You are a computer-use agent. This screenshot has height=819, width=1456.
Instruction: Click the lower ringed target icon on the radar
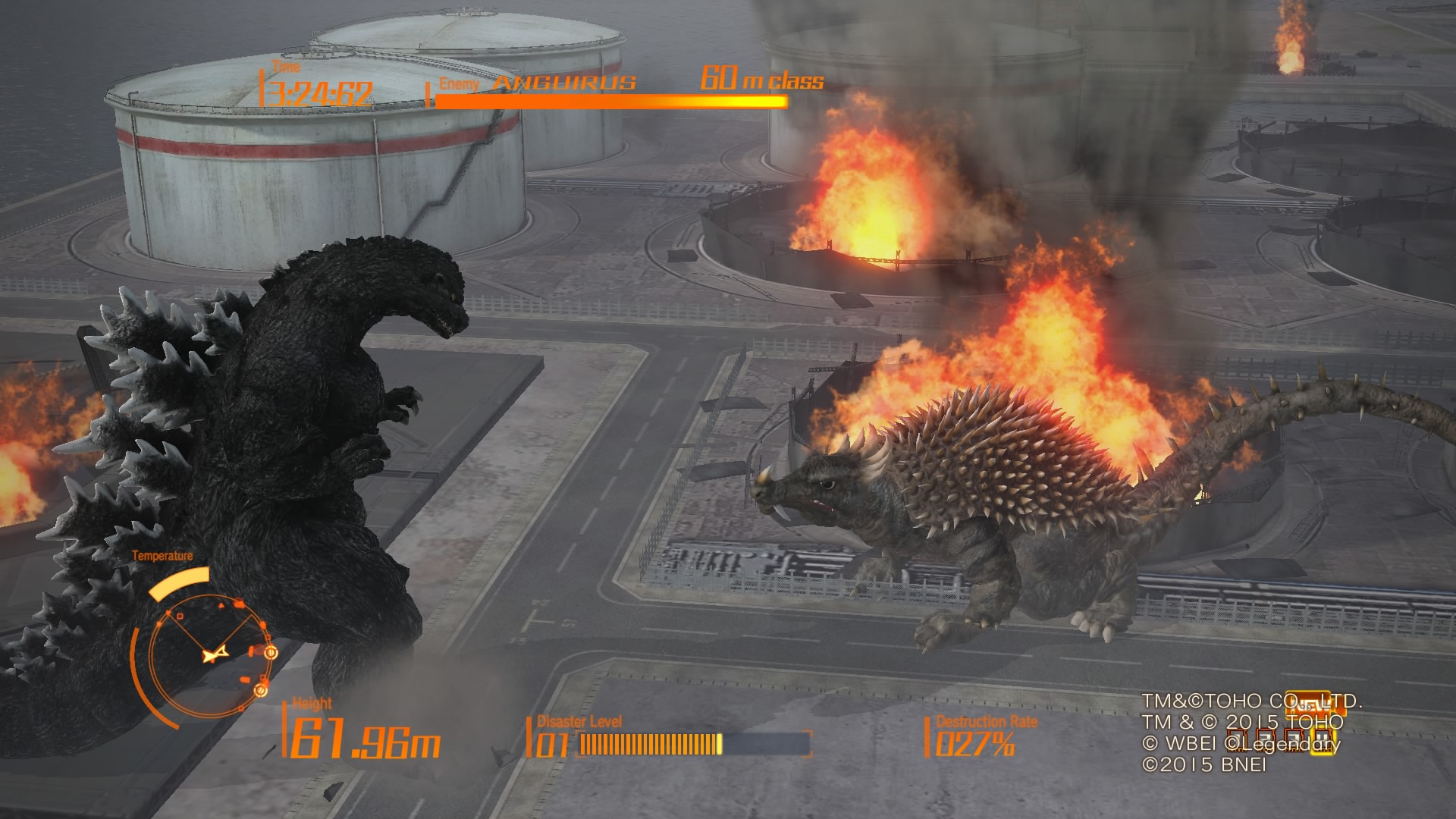[260, 692]
